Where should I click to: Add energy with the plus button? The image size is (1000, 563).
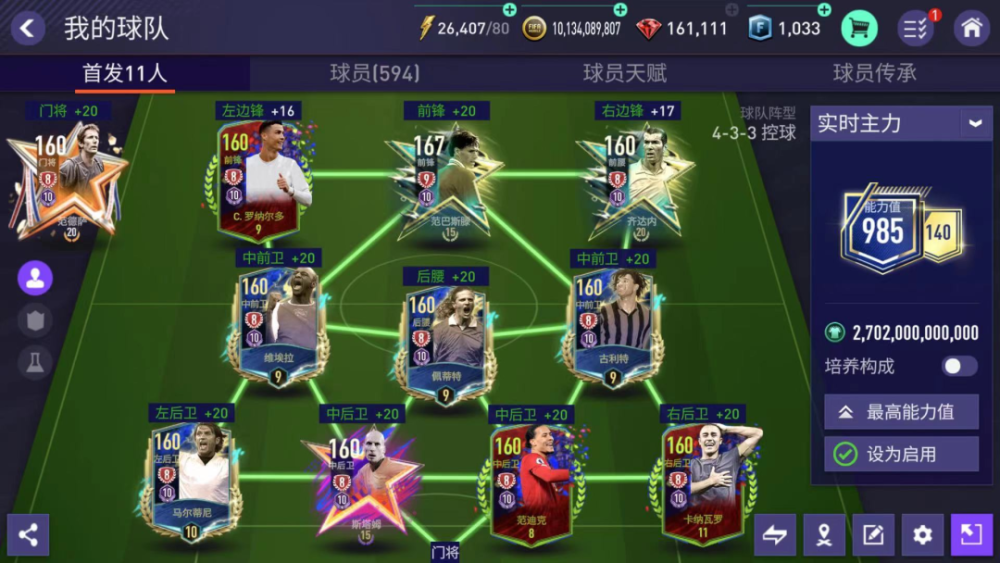point(510,10)
